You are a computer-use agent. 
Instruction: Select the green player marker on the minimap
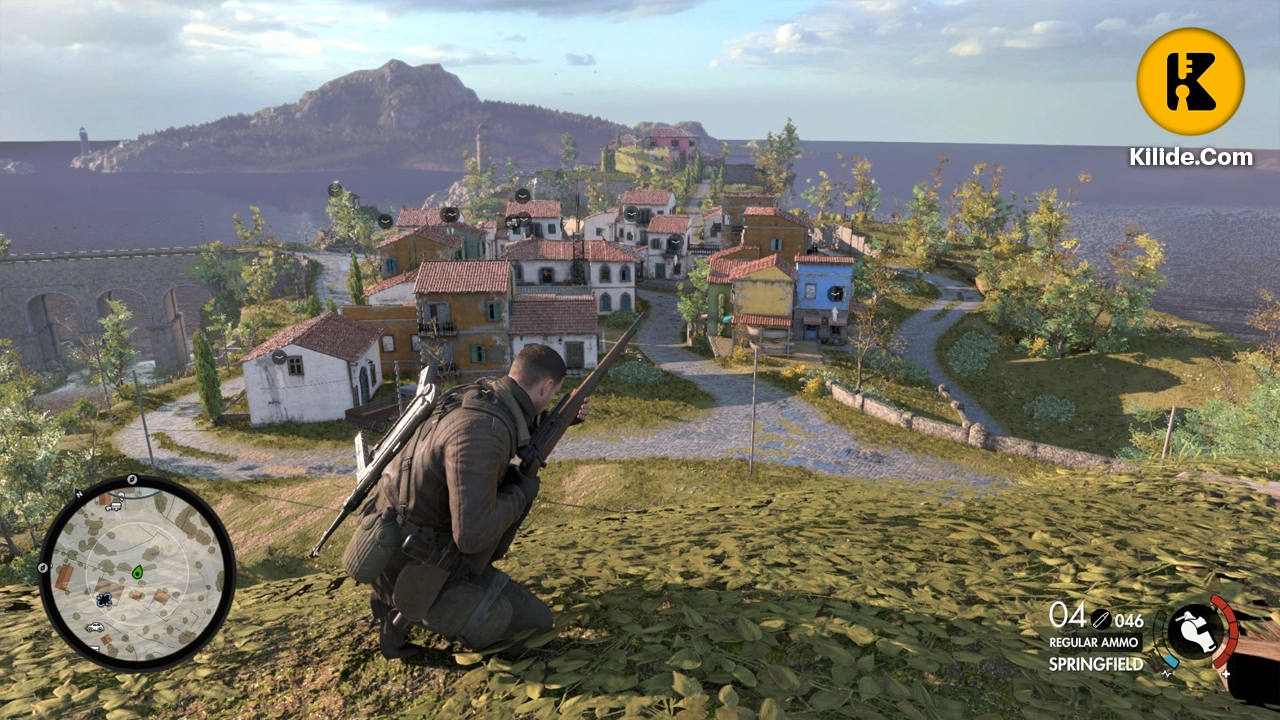pyautogui.click(x=138, y=573)
